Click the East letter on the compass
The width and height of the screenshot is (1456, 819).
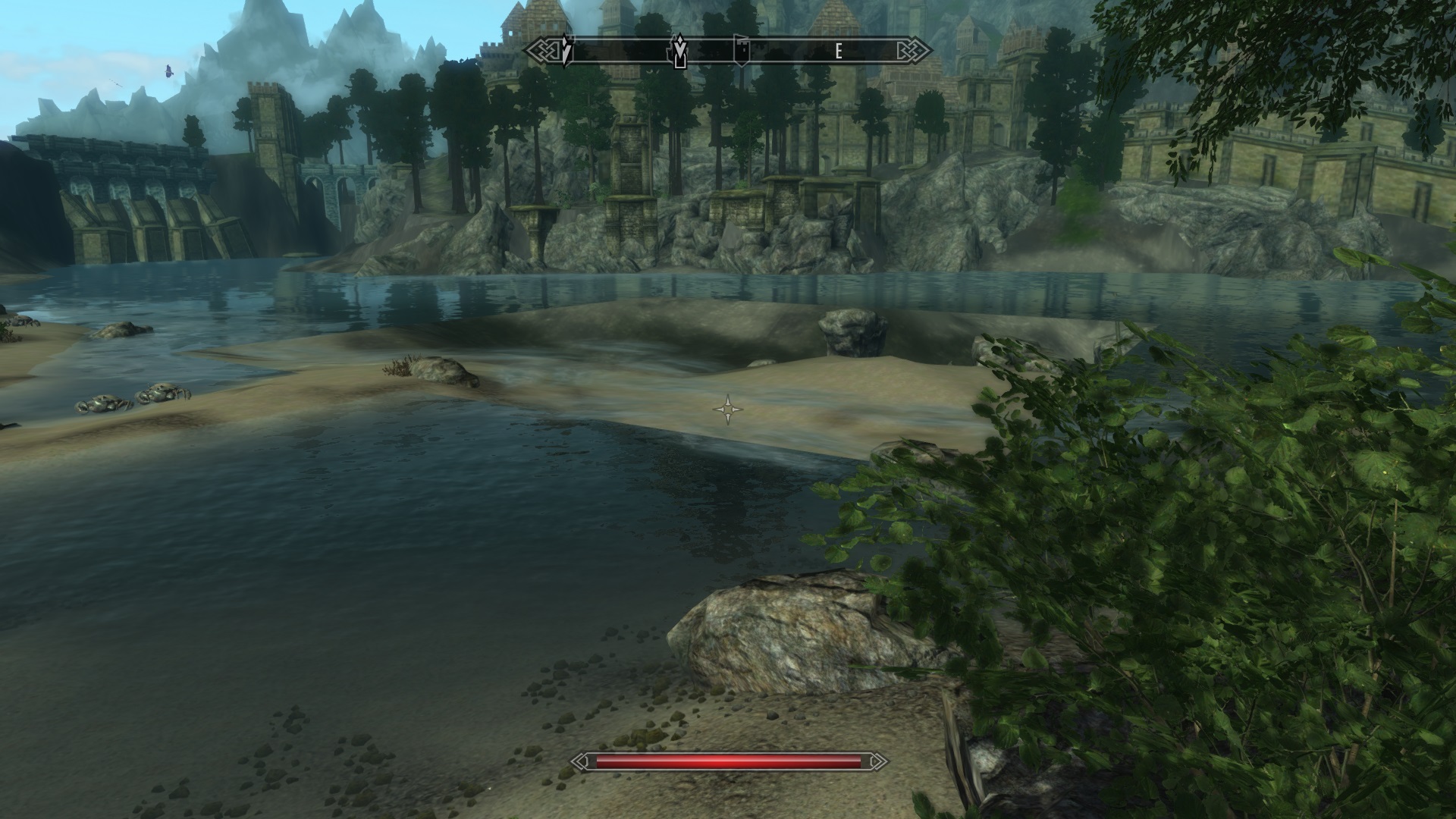(x=838, y=52)
